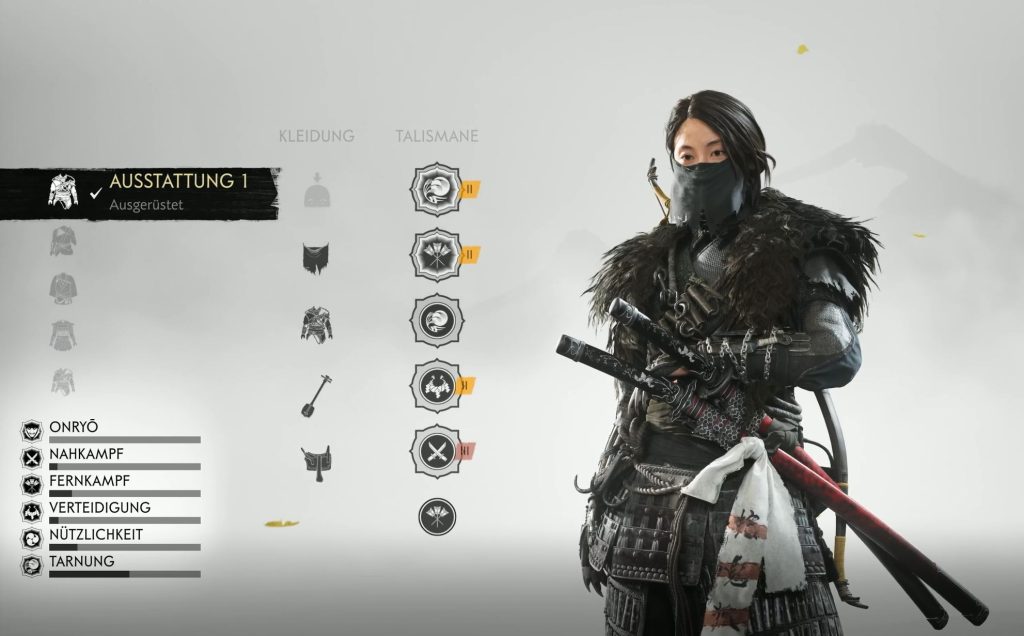This screenshot has width=1024, height=636.
Task: Open the empty headgear clothing slot
Action: click(x=317, y=191)
